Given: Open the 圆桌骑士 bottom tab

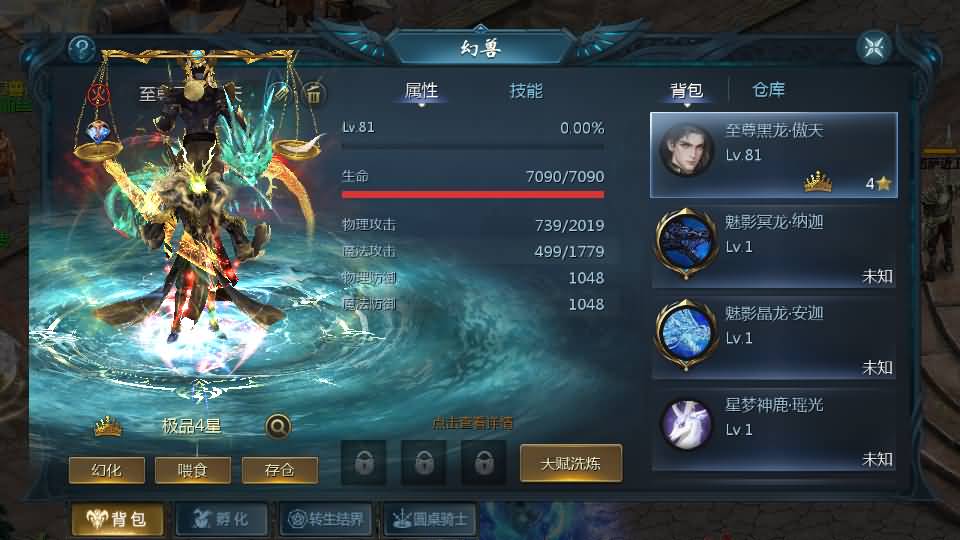Looking at the screenshot, I should pos(429,519).
